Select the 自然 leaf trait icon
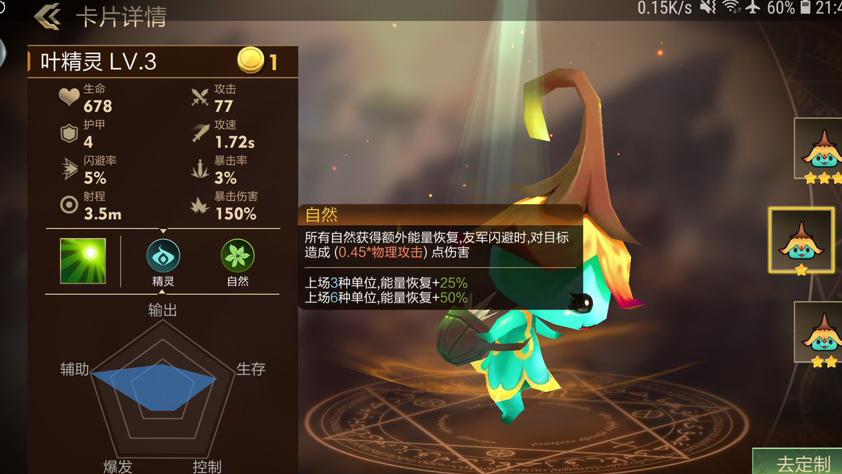Image resolution: width=842 pixels, height=474 pixels. coord(237,257)
